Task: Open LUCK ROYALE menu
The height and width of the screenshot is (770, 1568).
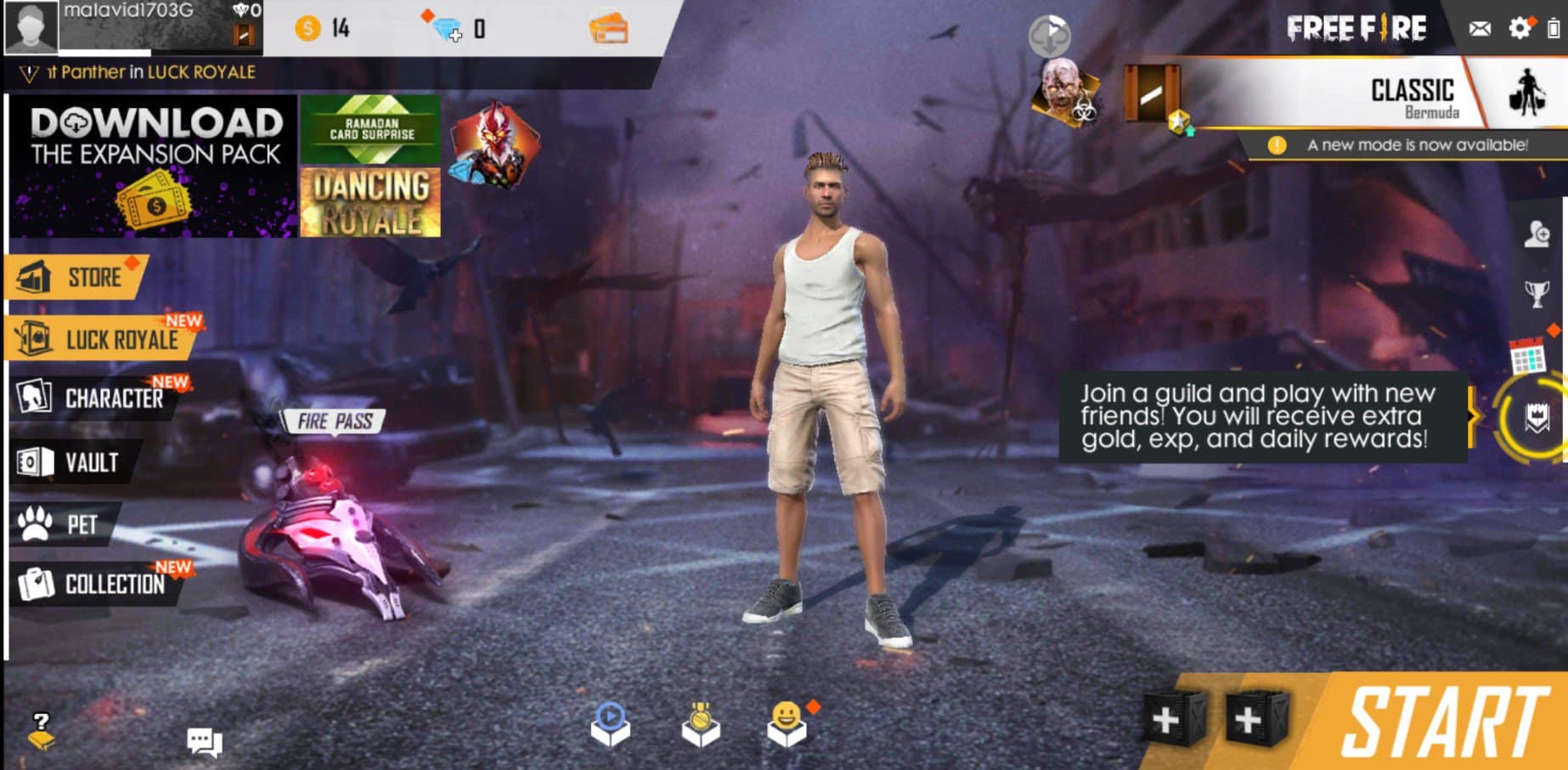Action: (x=102, y=340)
